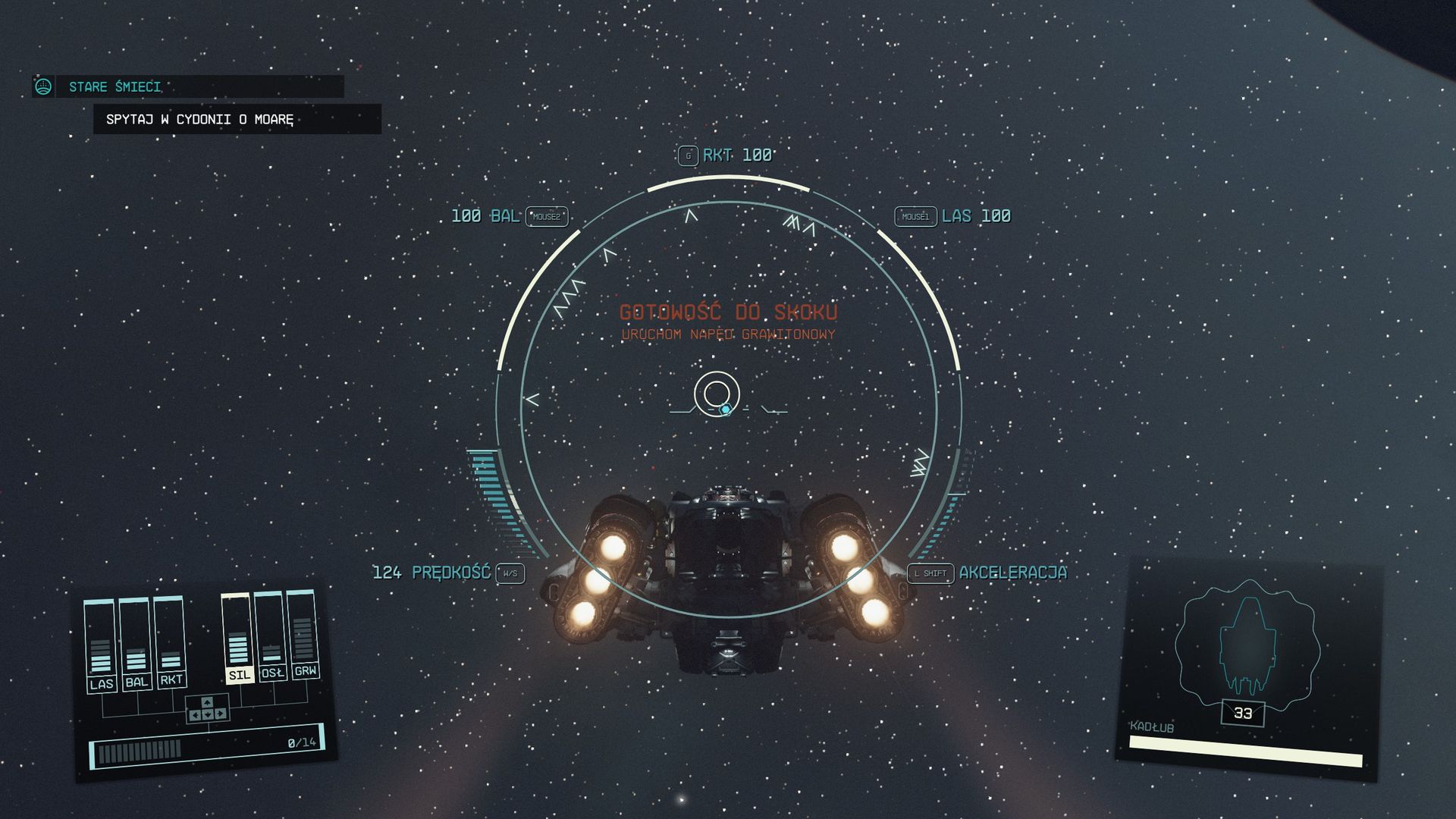Select the BAL power allocation column
This screenshot has height=819, width=1456.
(136, 643)
